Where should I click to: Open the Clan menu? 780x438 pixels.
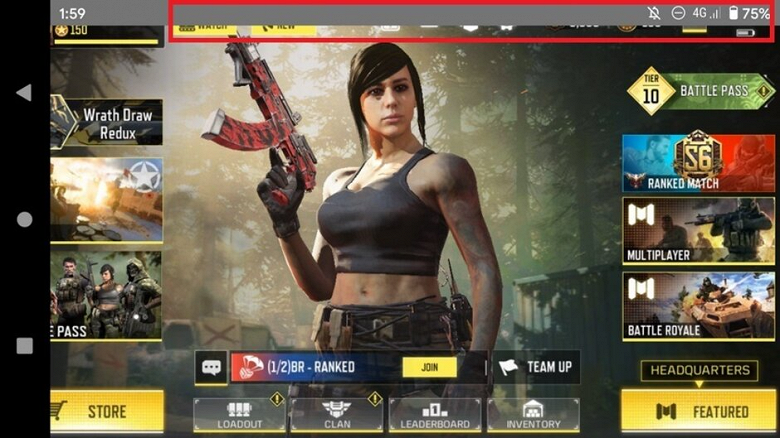click(x=337, y=414)
